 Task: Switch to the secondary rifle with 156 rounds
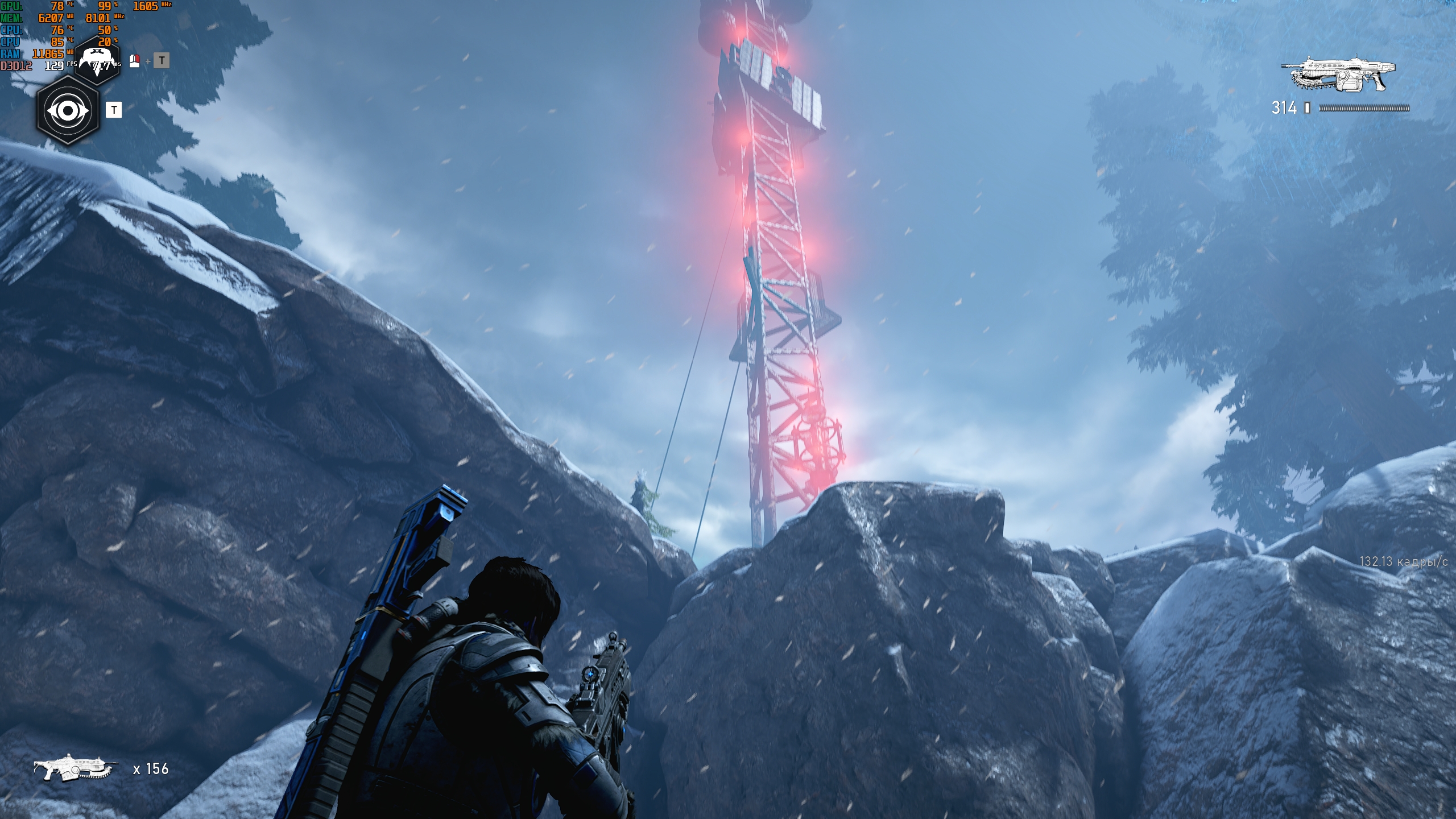point(75,768)
